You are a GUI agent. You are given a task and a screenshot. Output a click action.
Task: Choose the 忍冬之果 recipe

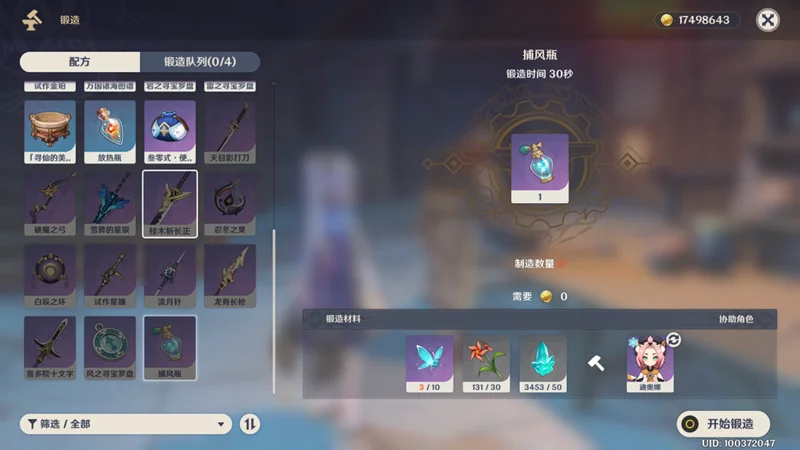pos(230,202)
